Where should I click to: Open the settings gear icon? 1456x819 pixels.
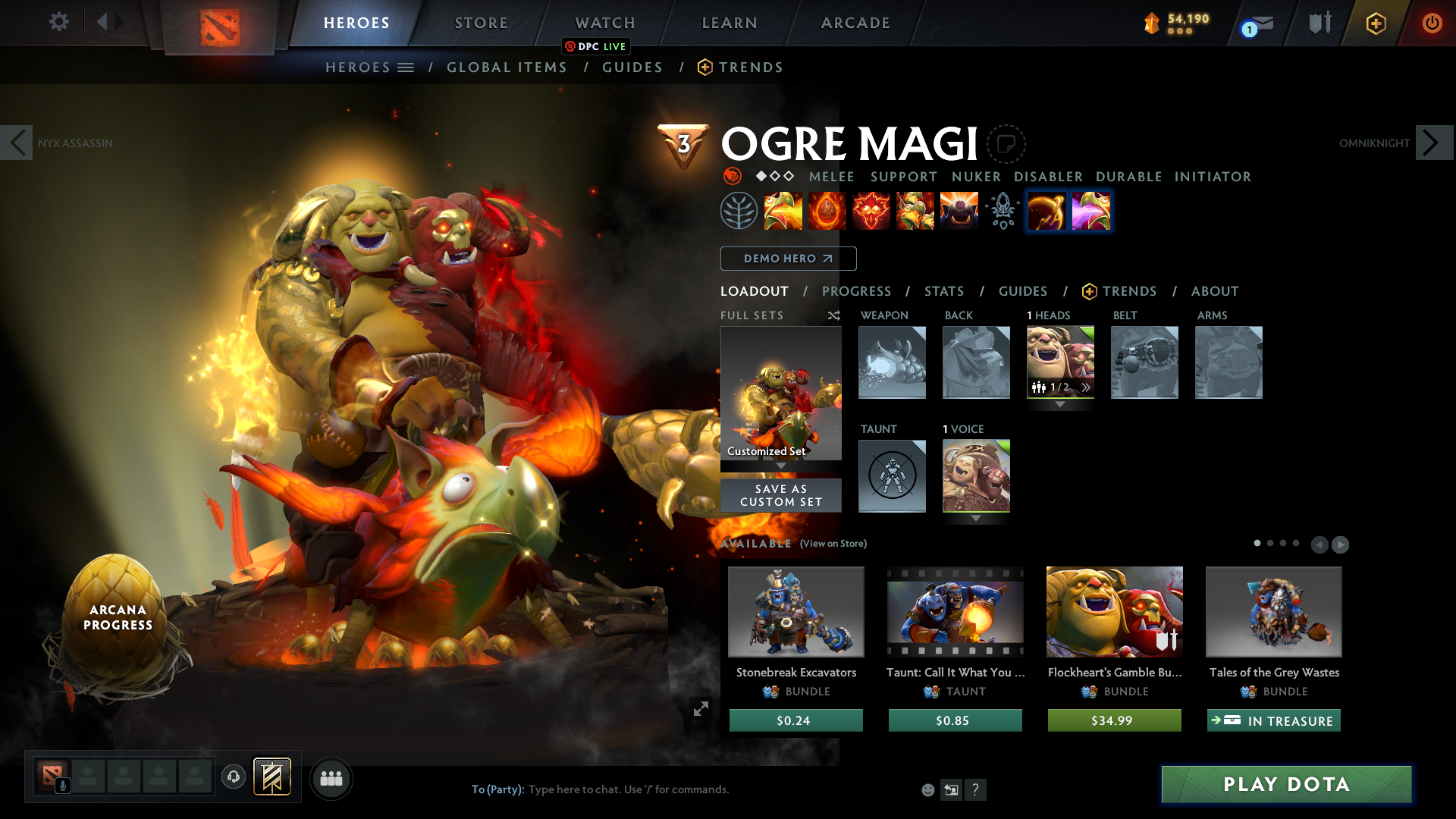click(59, 22)
